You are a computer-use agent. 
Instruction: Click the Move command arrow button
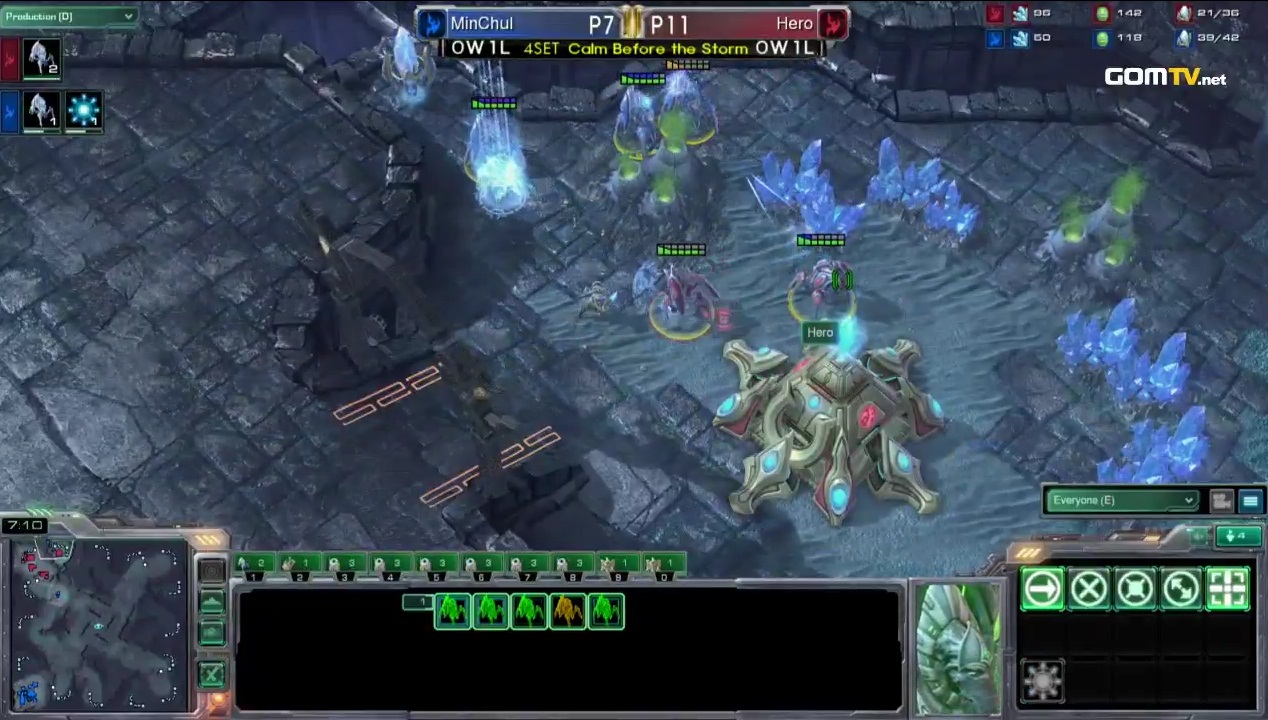tap(1041, 588)
